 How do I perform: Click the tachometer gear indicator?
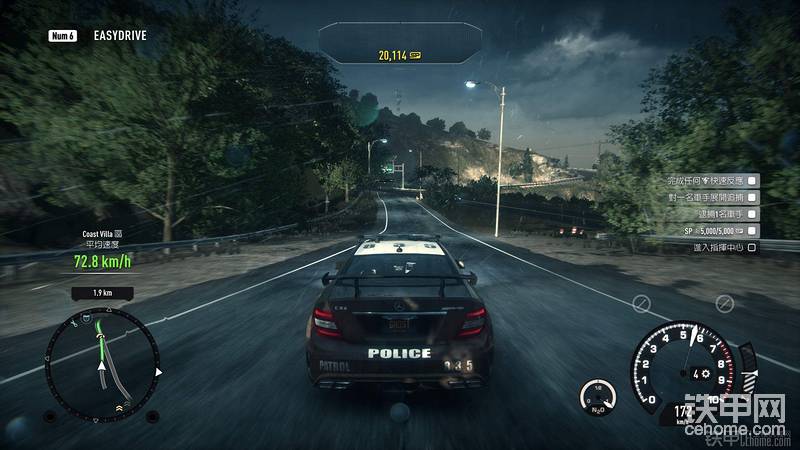(700, 373)
